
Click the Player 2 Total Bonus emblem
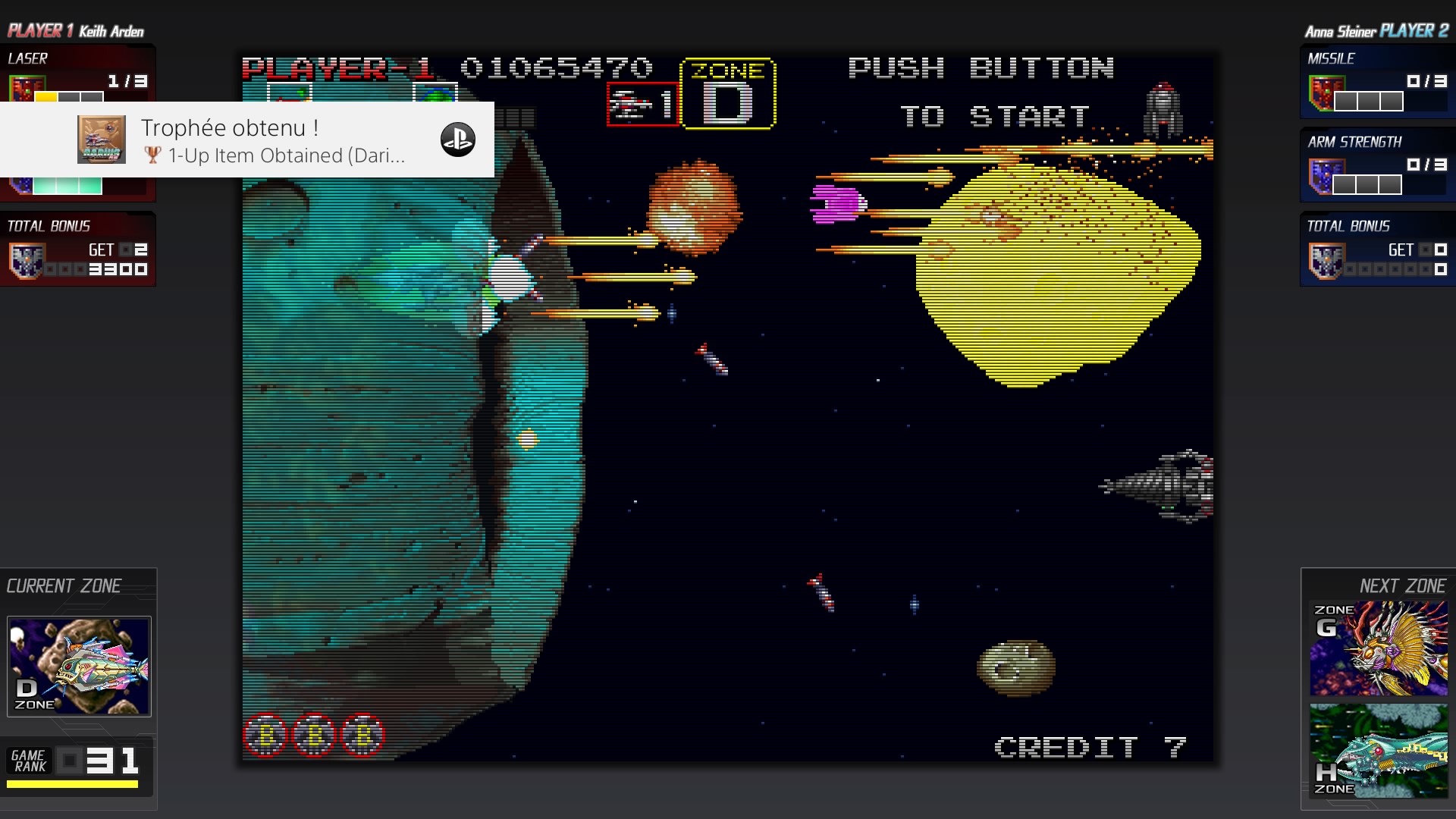pyautogui.click(x=1324, y=261)
